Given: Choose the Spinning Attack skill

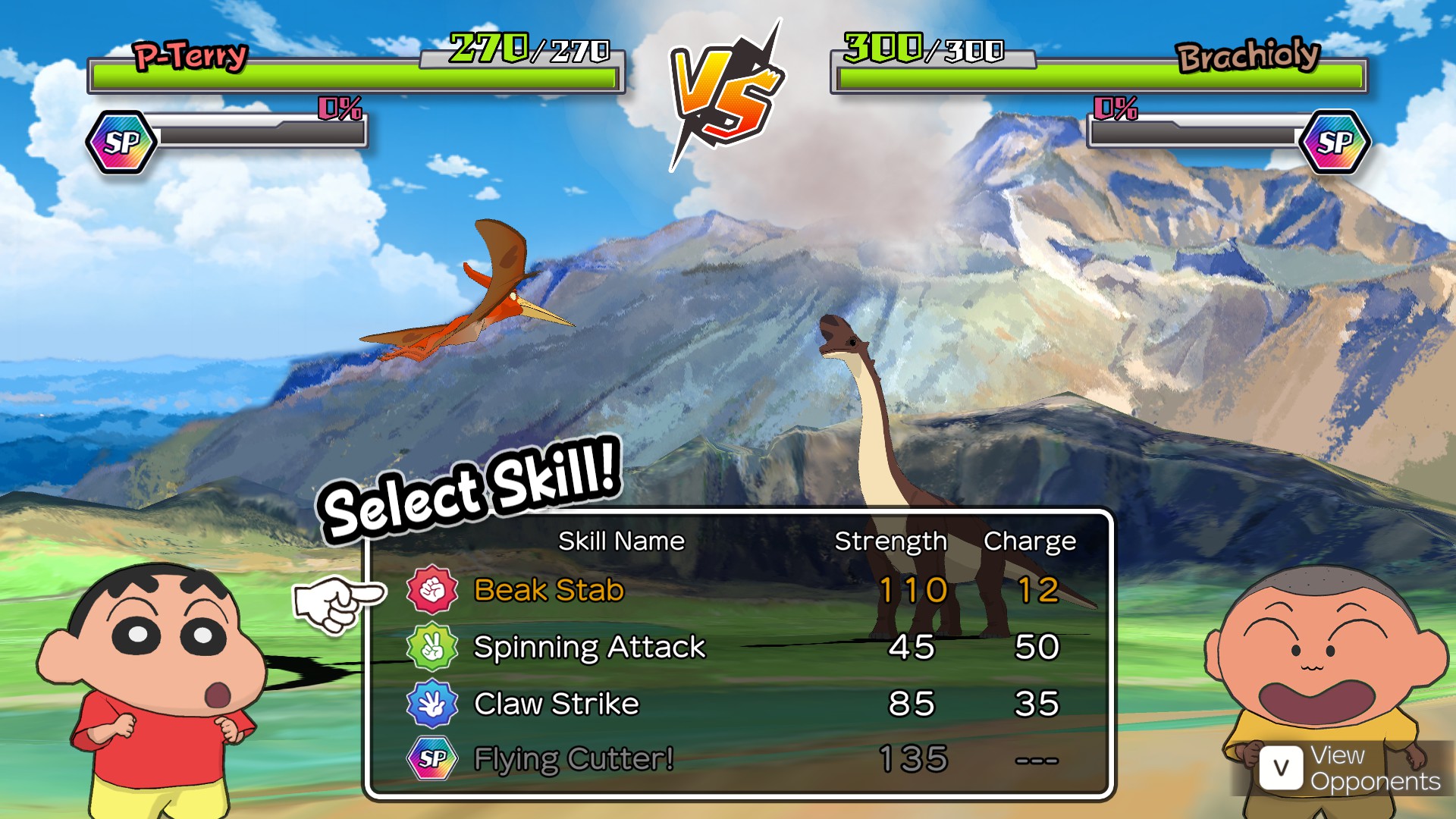Looking at the screenshot, I should coord(589,647).
